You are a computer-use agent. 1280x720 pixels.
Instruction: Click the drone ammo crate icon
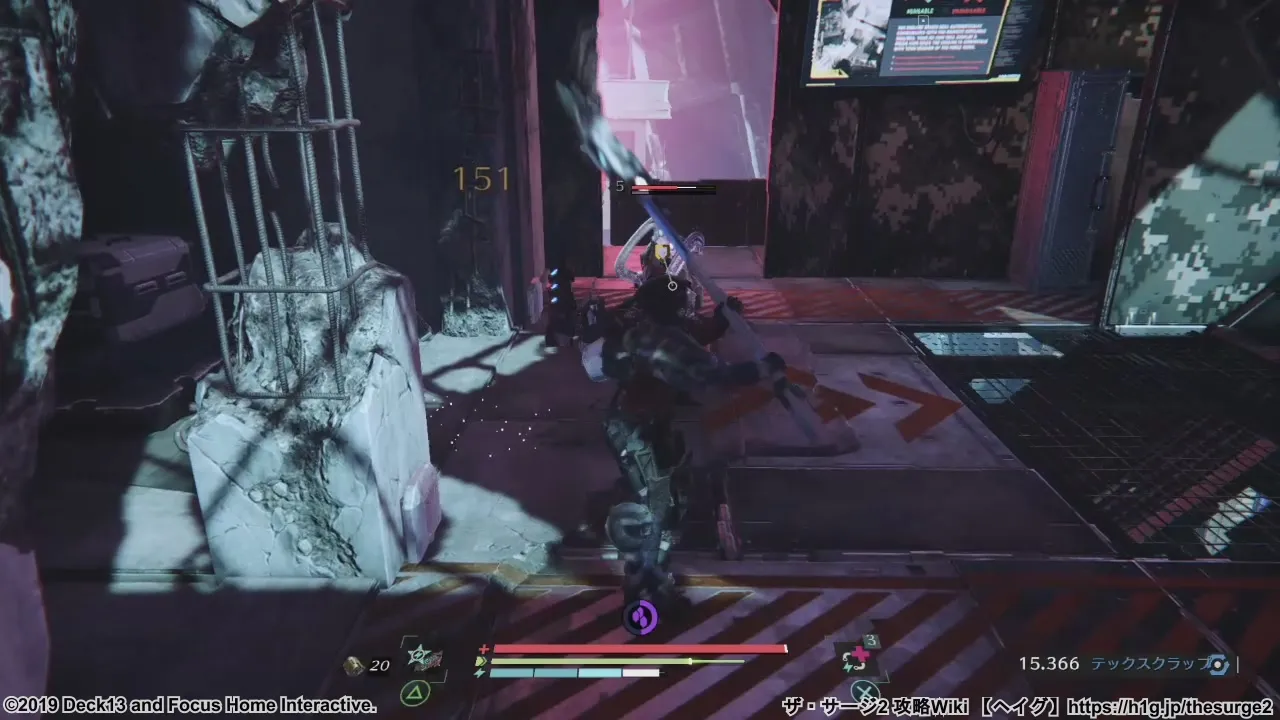(353, 666)
